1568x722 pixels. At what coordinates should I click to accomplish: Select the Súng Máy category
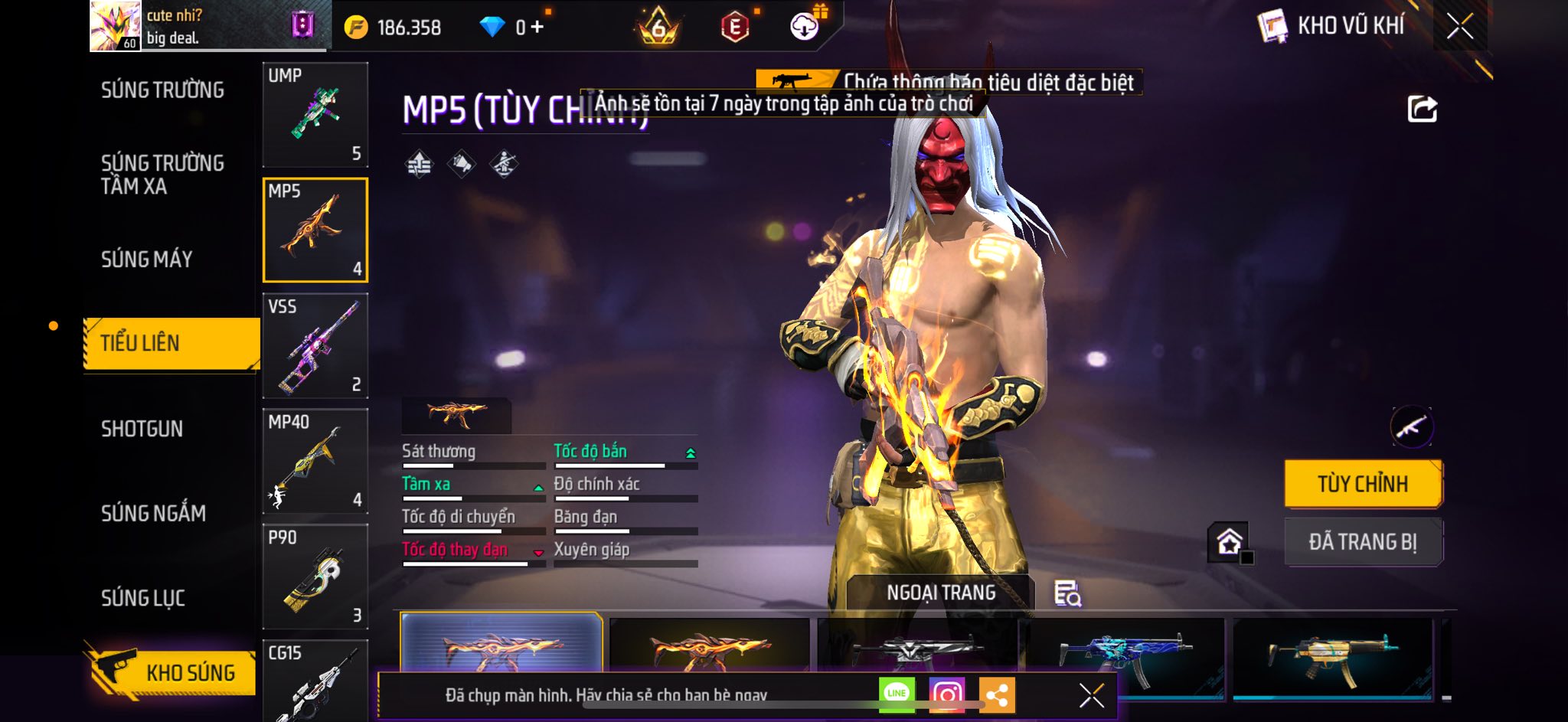click(147, 260)
